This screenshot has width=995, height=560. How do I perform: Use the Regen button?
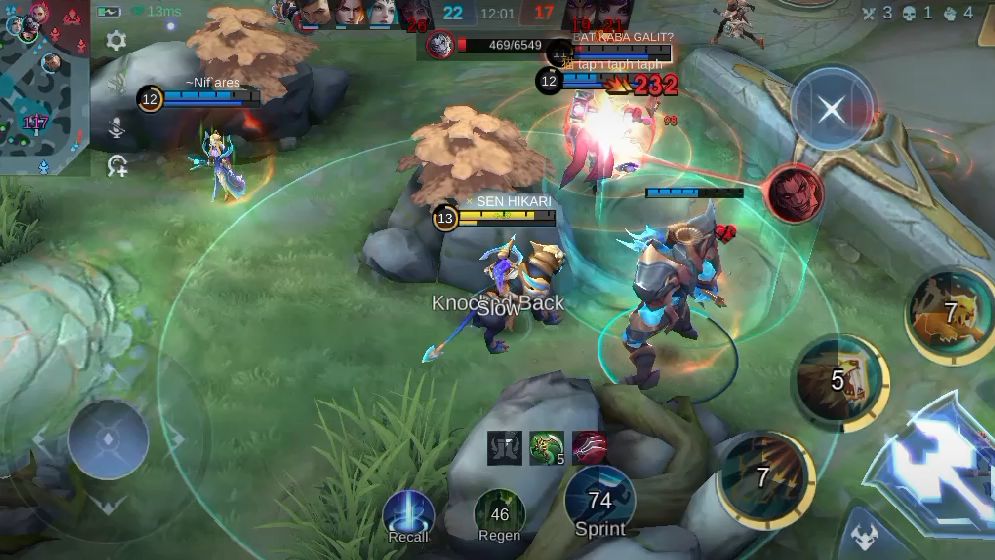499,513
